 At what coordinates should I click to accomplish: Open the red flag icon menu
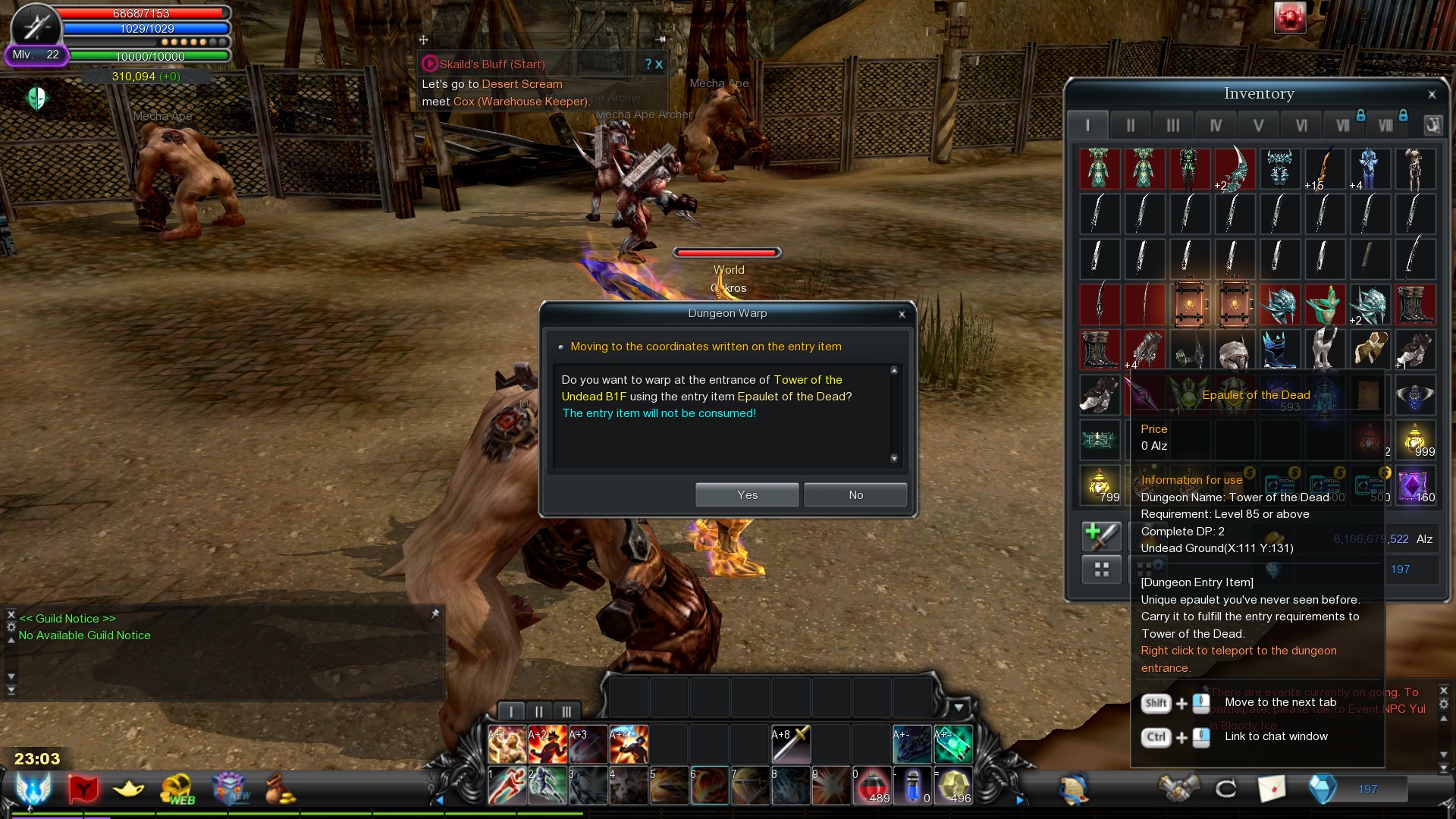click(83, 789)
